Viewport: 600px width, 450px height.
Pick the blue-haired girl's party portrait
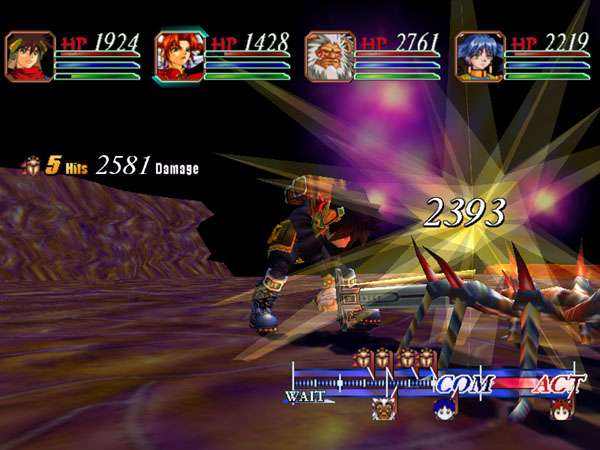pos(480,56)
